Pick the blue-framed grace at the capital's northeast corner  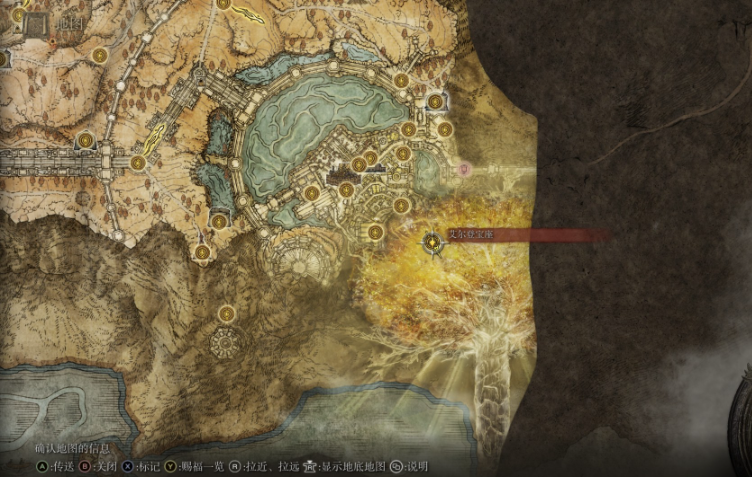coord(435,100)
